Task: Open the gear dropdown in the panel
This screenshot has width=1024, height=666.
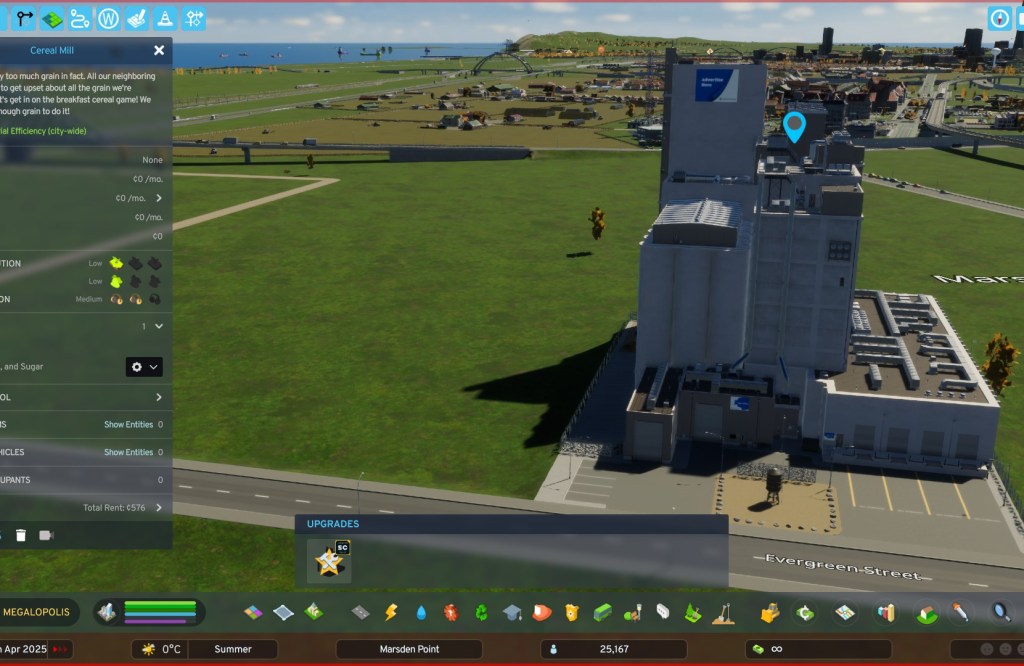Action: pyautogui.click(x=144, y=367)
